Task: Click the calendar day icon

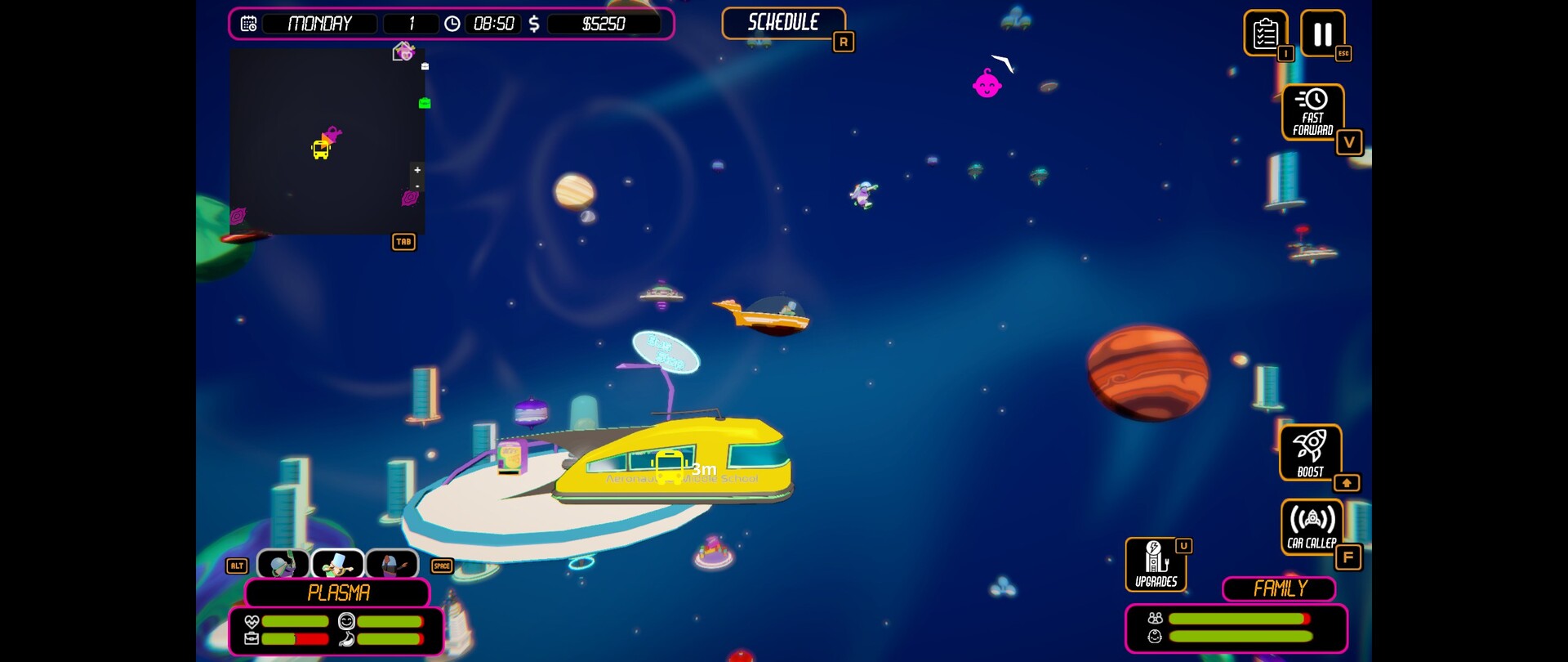Action: pyautogui.click(x=249, y=24)
